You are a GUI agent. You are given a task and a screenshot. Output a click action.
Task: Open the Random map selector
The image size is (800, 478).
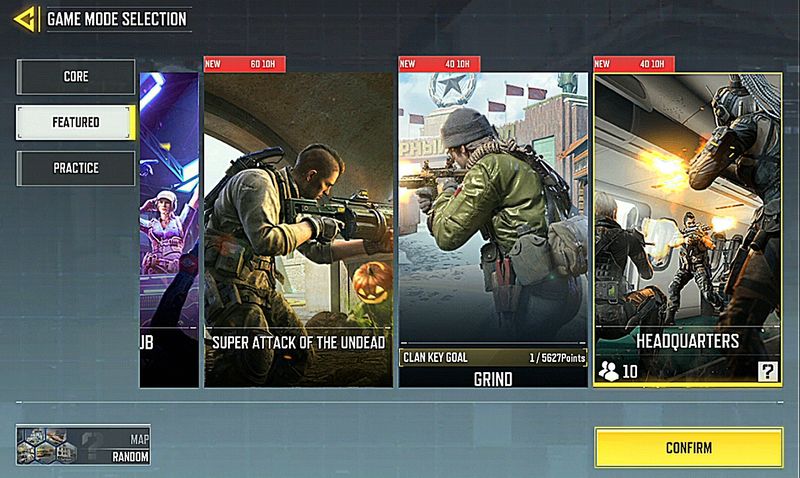click(83, 444)
